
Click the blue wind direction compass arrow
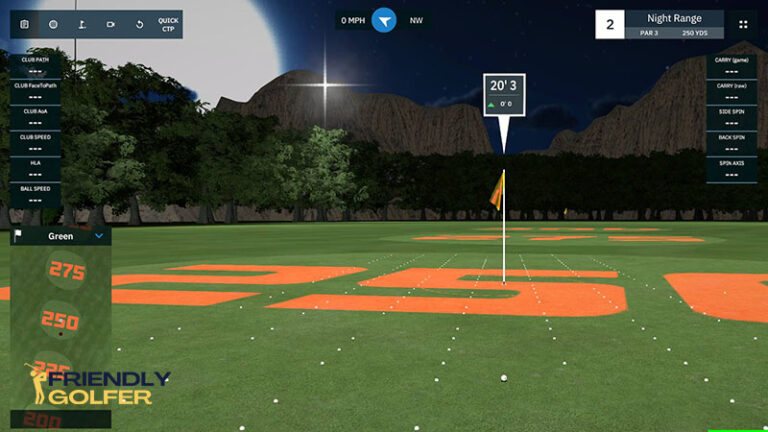384,20
